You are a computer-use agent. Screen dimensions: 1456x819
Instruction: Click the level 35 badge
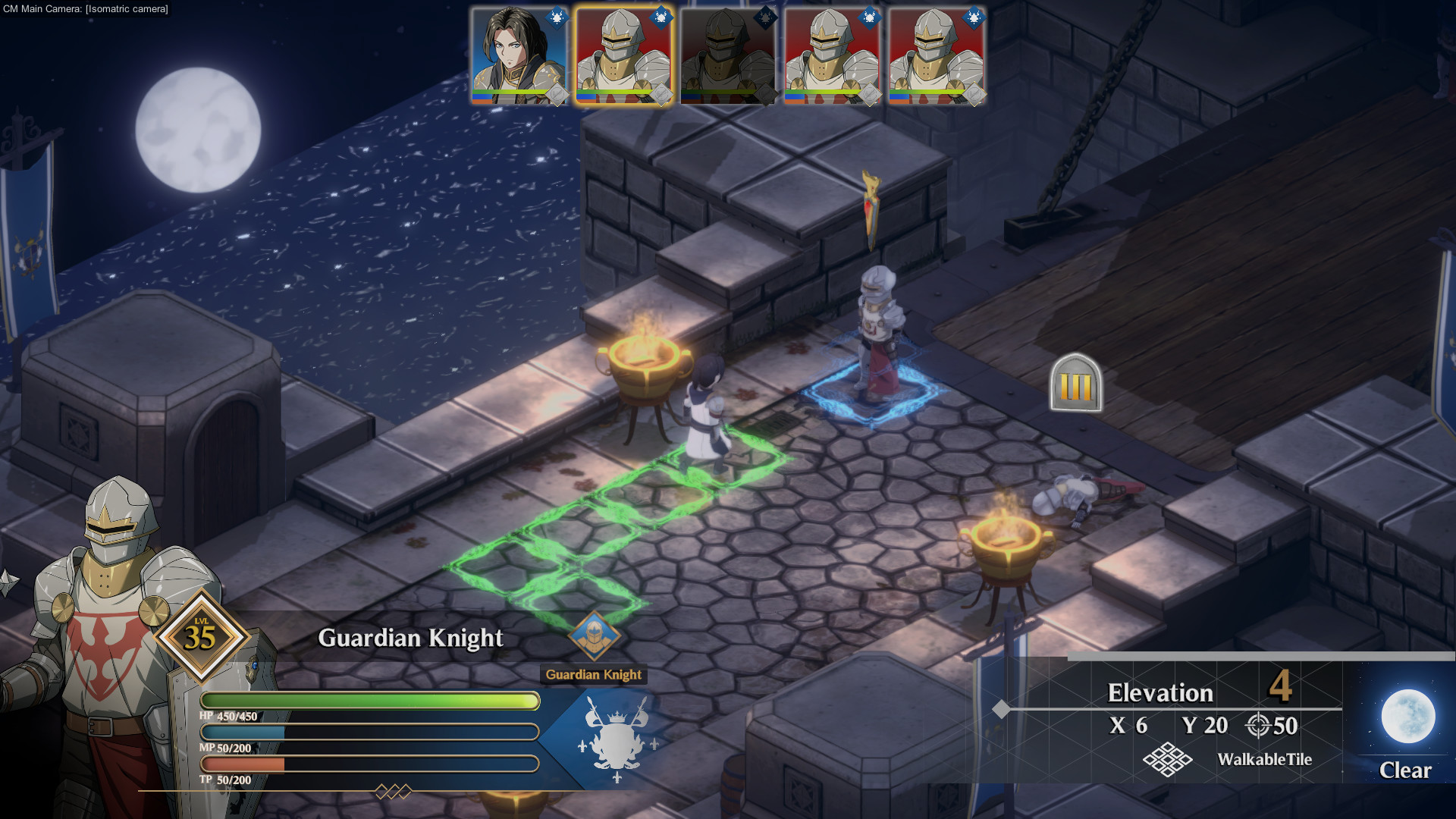(201, 636)
